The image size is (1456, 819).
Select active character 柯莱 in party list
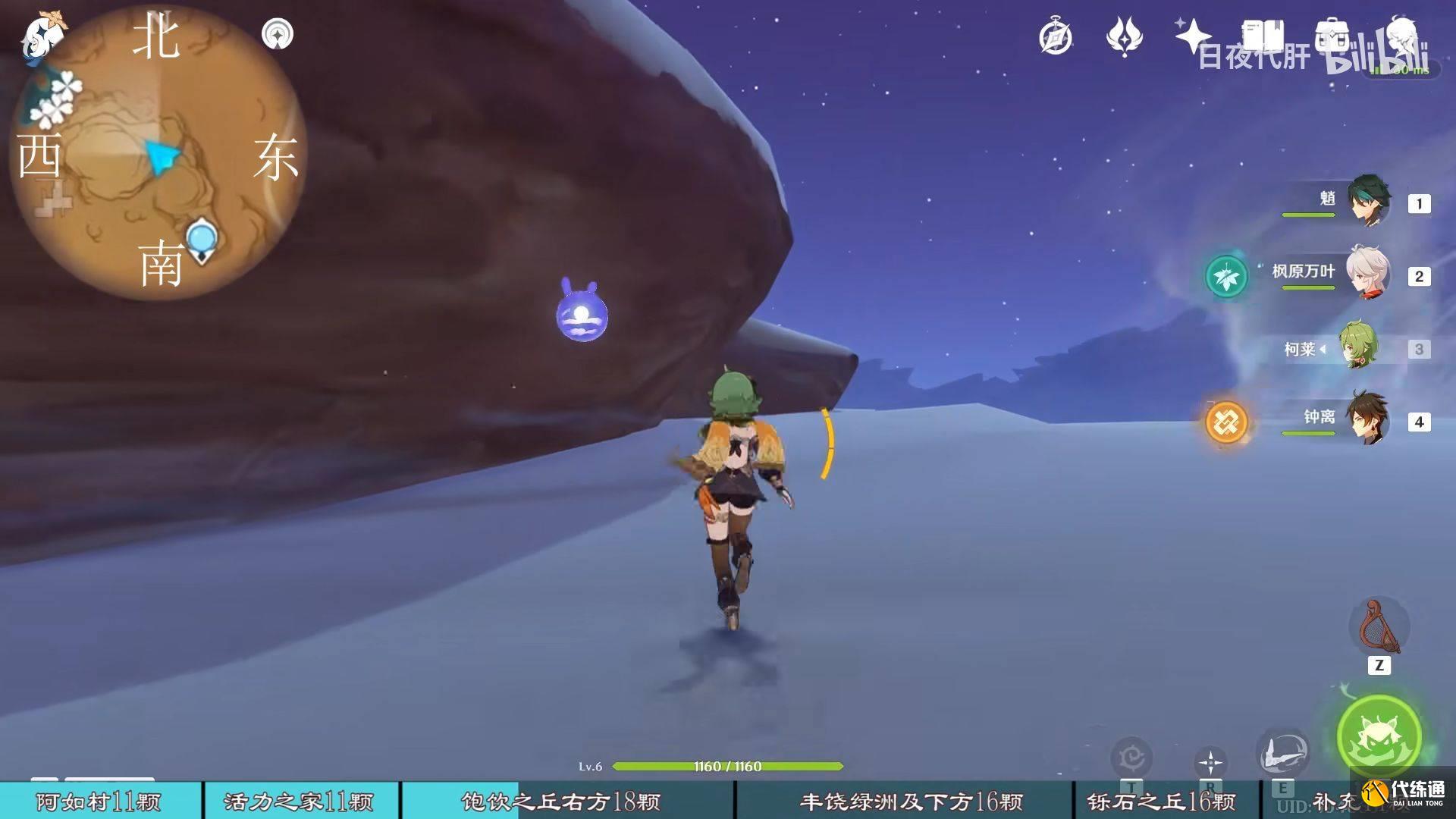click(1357, 347)
